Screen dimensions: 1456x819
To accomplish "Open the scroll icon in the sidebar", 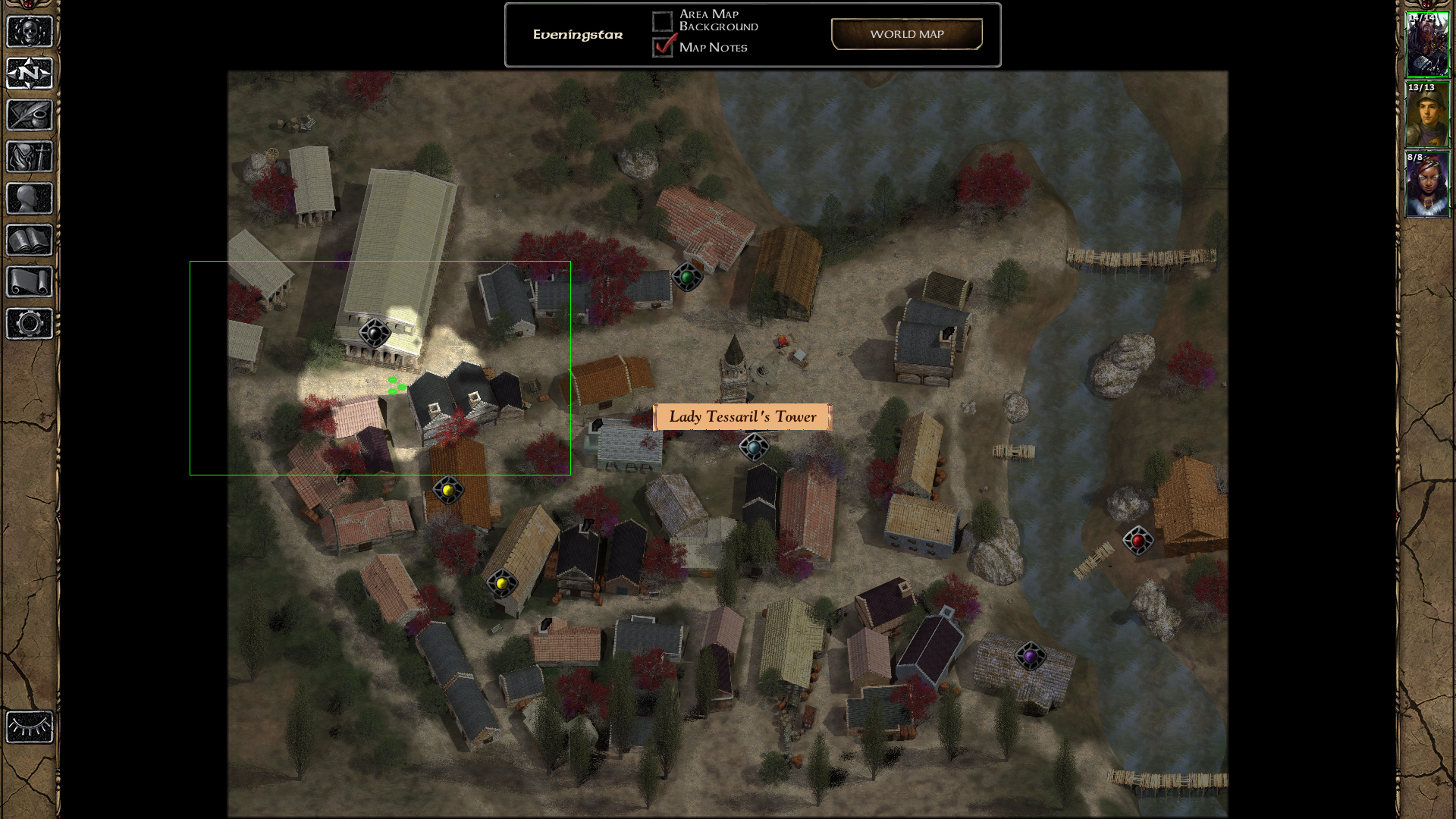I will (x=30, y=282).
